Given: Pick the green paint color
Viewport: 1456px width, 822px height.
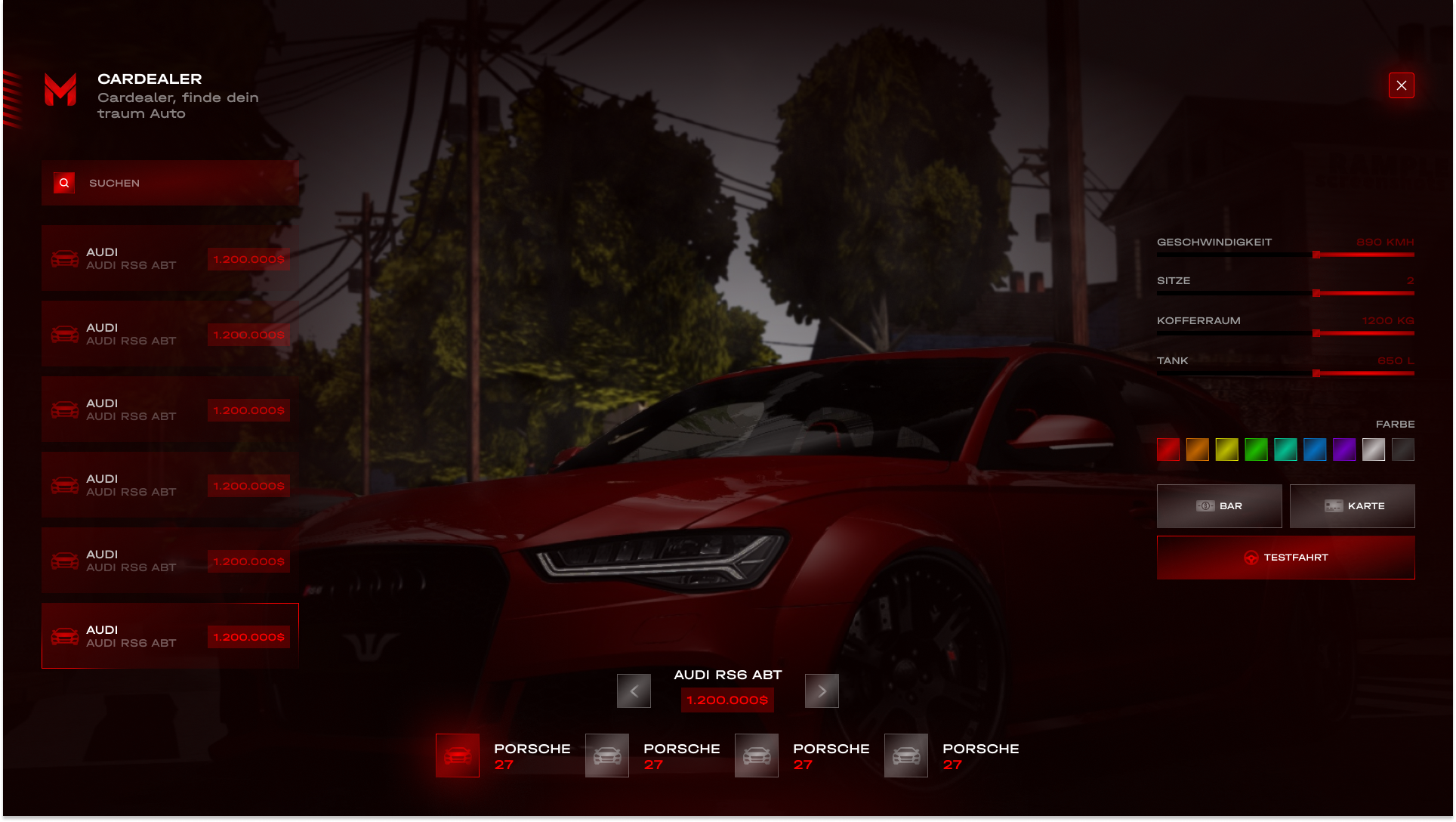Looking at the screenshot, I should point(1257,450).
